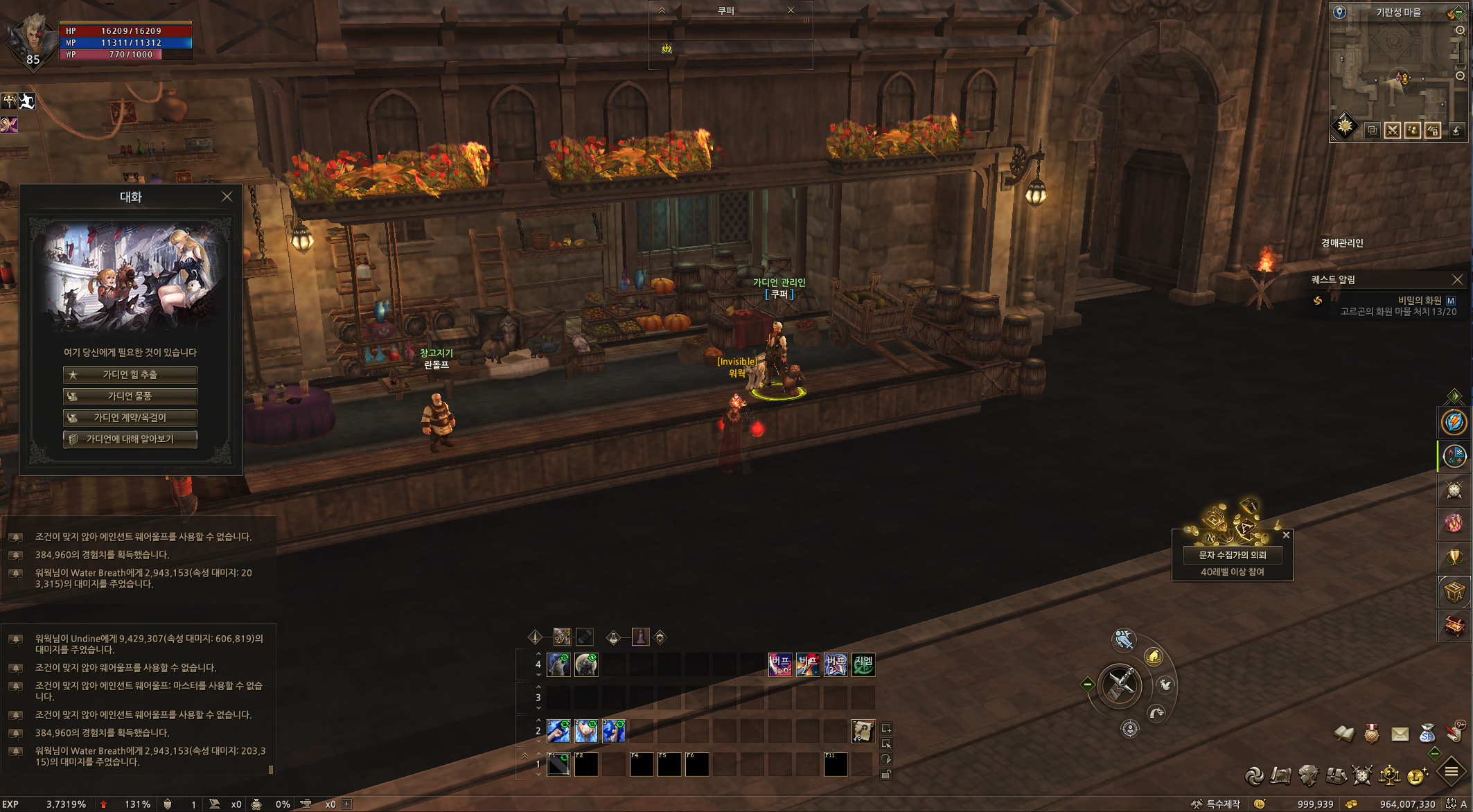
Task: Open the main menu hamburger button
Action: coord(1451,772)
